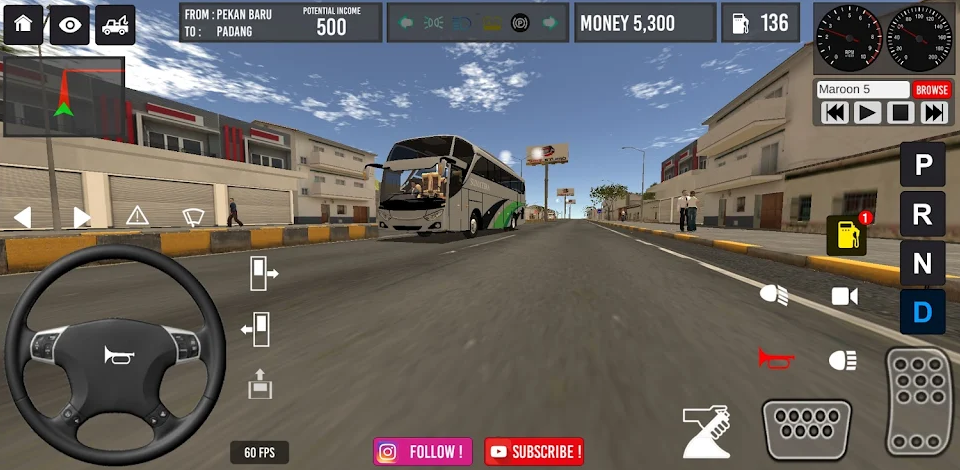Skip to the next music track
960x470 pixels.
click(934, 113)
